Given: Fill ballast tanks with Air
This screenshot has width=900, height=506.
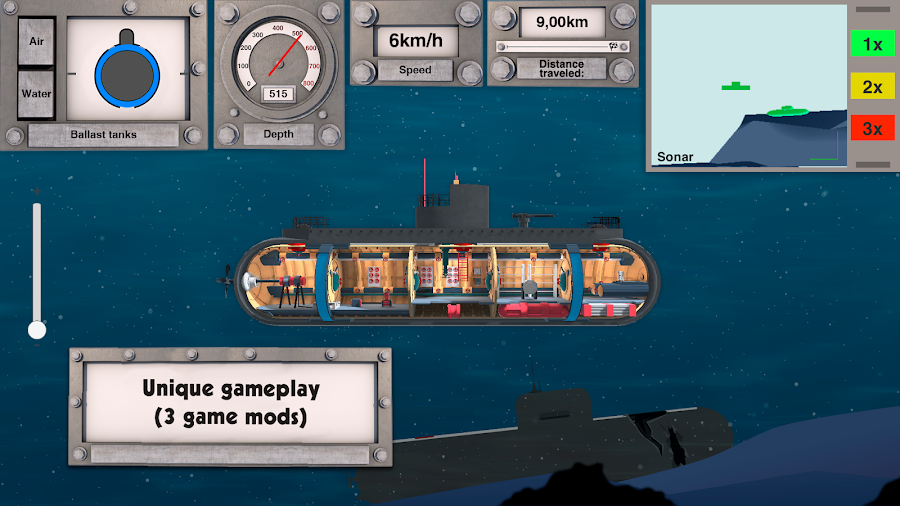Looking at the screenshot, I should [37, 42].
